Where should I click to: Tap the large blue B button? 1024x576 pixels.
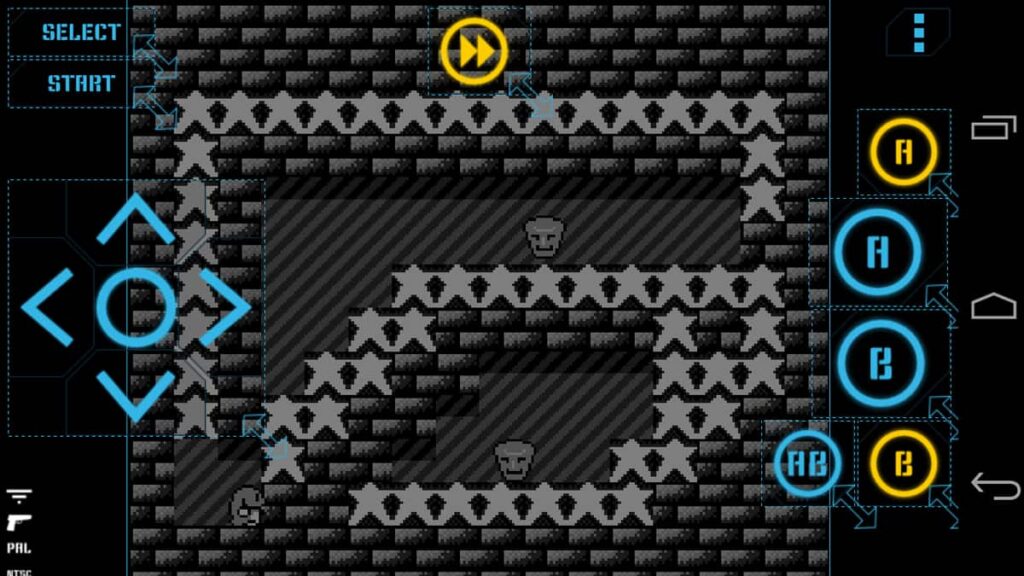click(x=879, y=363)
